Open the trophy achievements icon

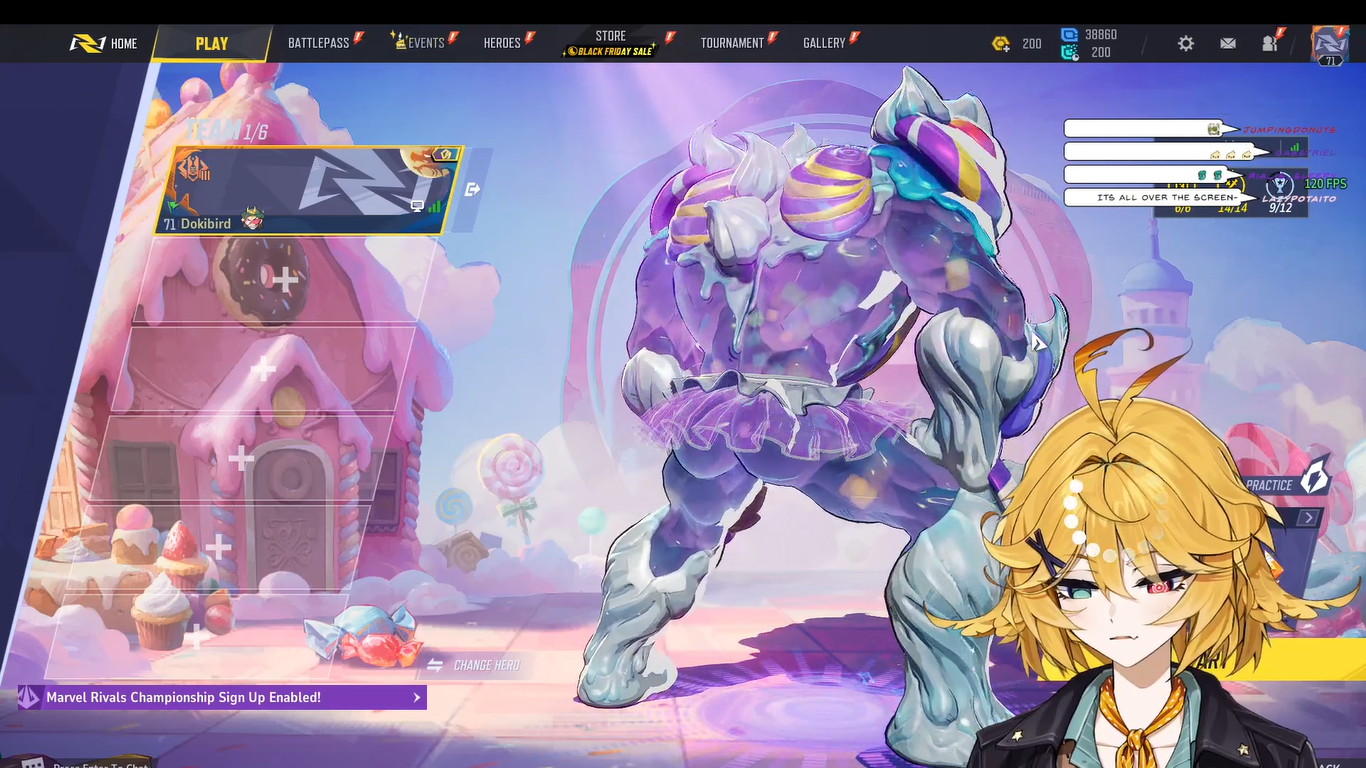pos(1279,185)
